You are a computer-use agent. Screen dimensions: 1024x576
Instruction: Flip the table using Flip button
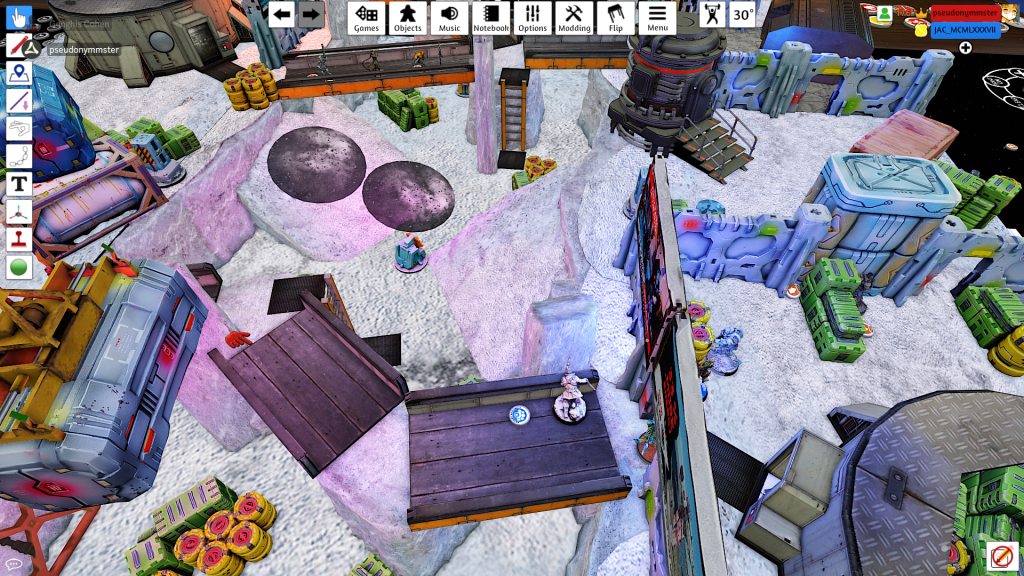[615, 17]
